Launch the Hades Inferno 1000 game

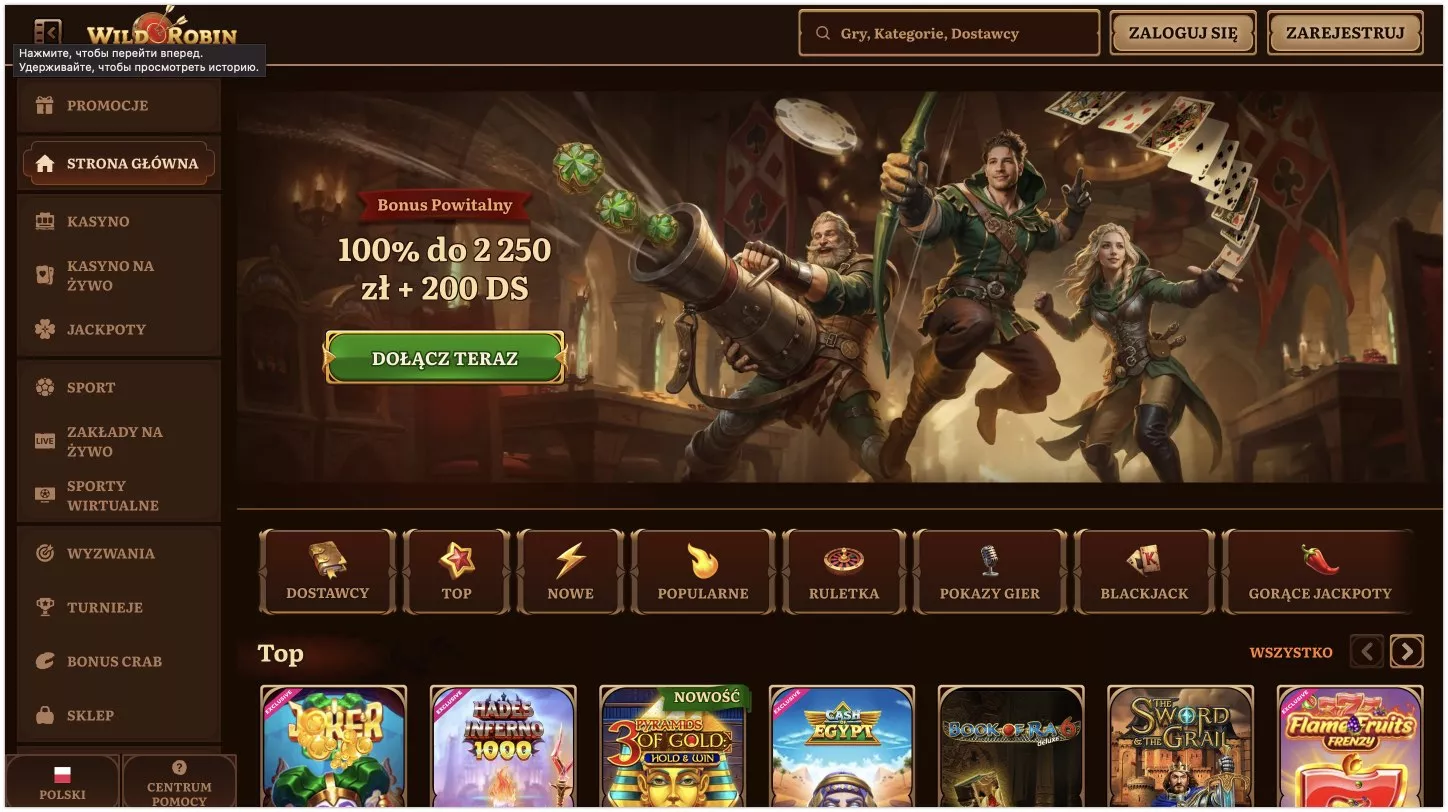pos(503,747)
